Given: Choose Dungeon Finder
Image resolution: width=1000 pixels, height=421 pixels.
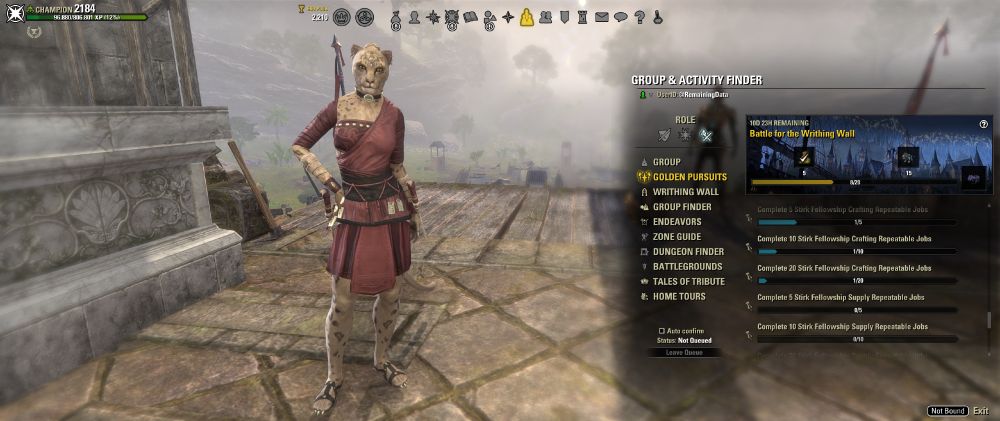Looking at the screenshot, I should 688,252.
